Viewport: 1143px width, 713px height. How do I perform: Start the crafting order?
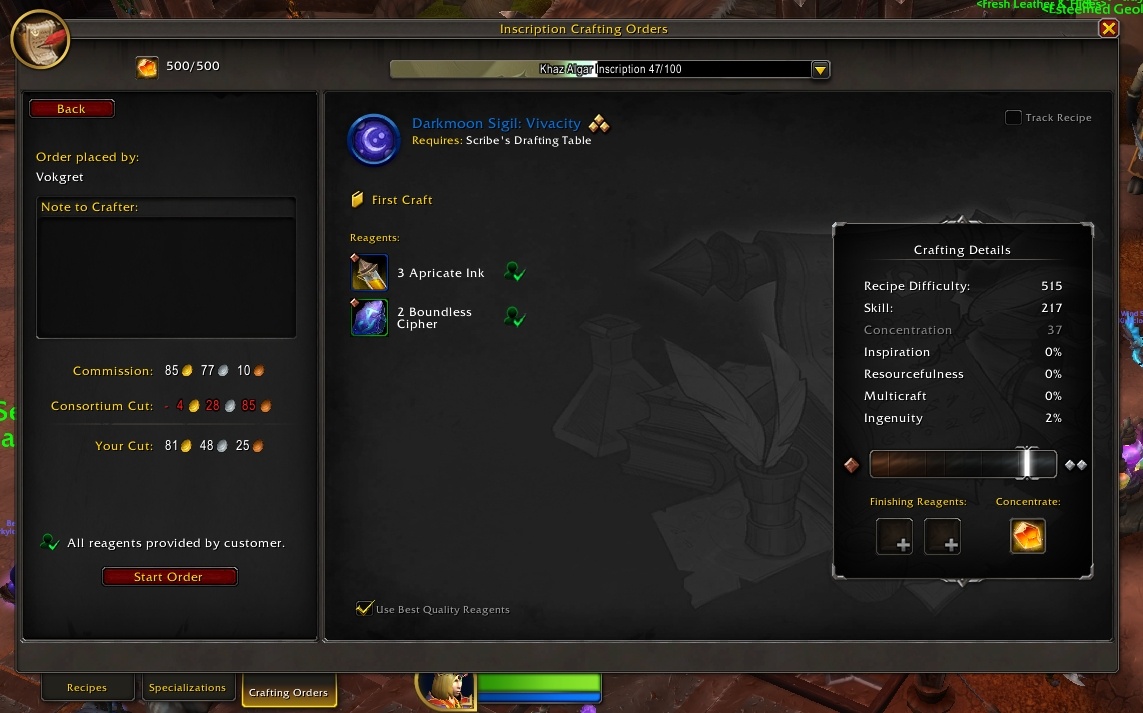point(169,577)
